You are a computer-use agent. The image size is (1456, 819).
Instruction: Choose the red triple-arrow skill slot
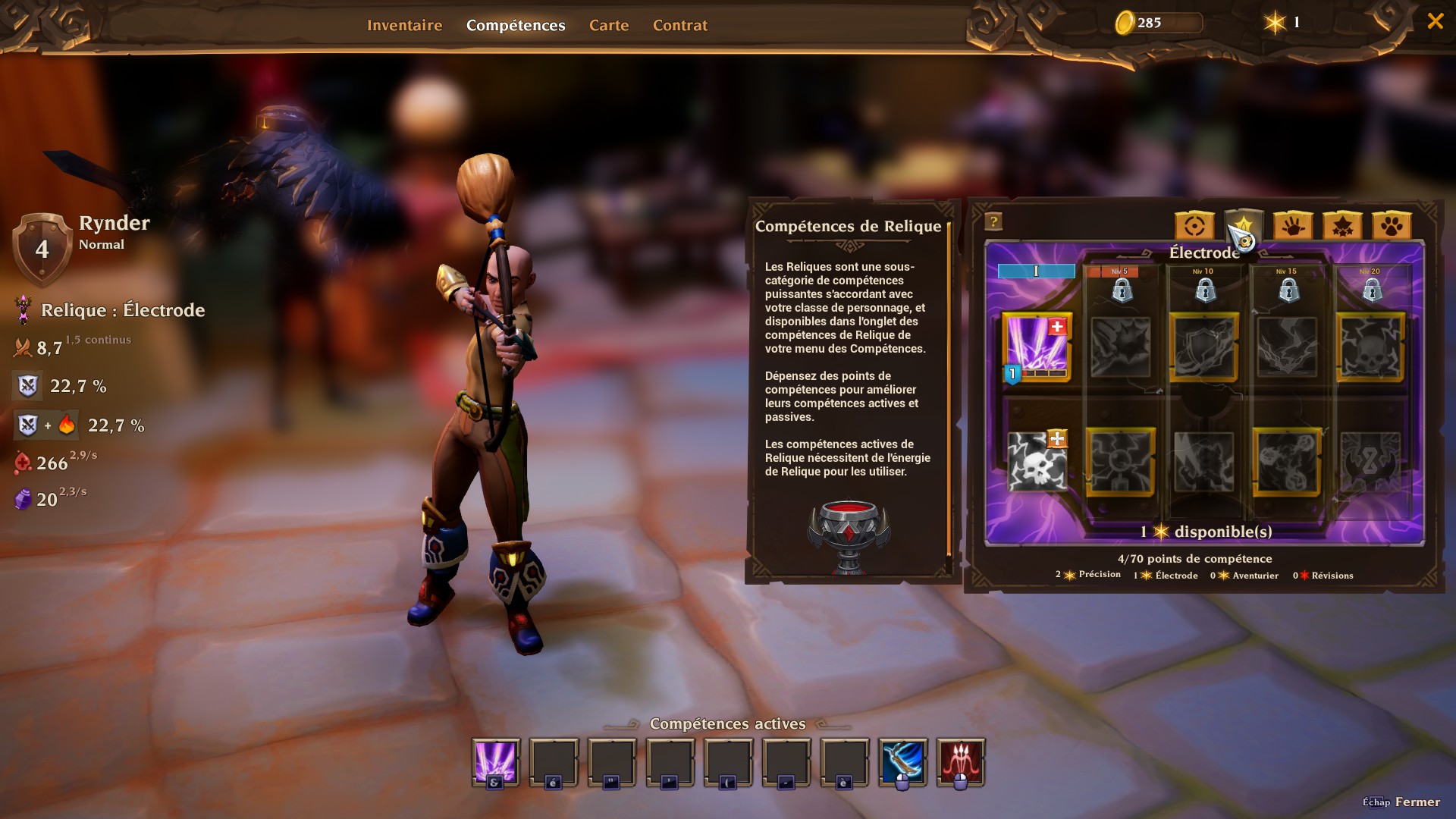tap(961, 762)
